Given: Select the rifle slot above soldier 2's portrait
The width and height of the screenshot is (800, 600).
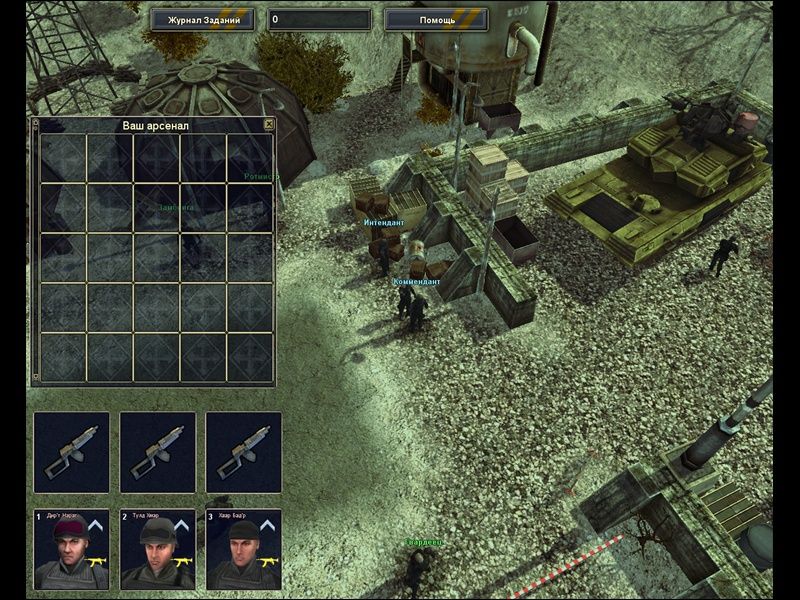Looking at the screenshot, I should [158, 453].
